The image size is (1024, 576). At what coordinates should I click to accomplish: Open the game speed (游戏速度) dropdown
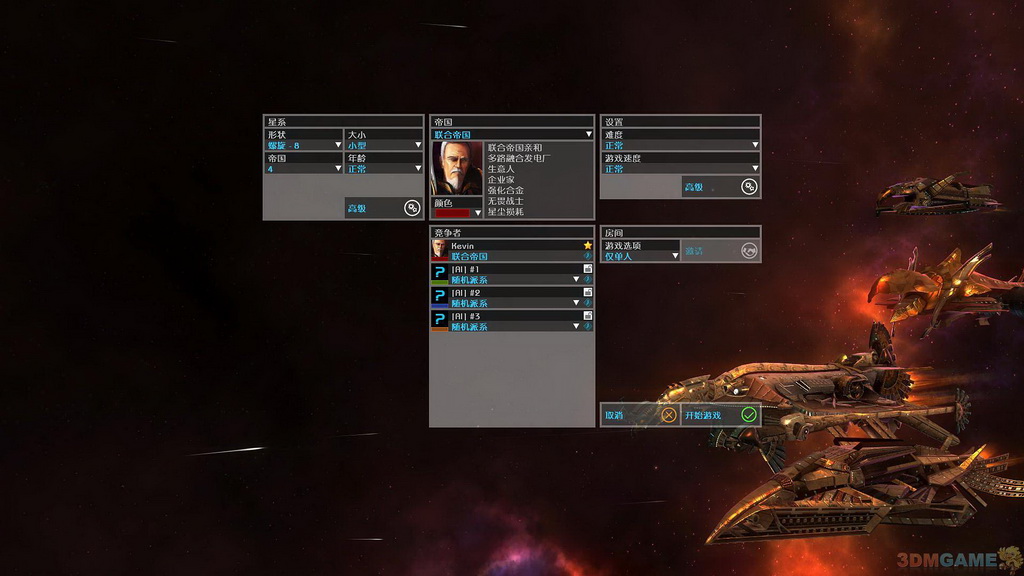680,169
